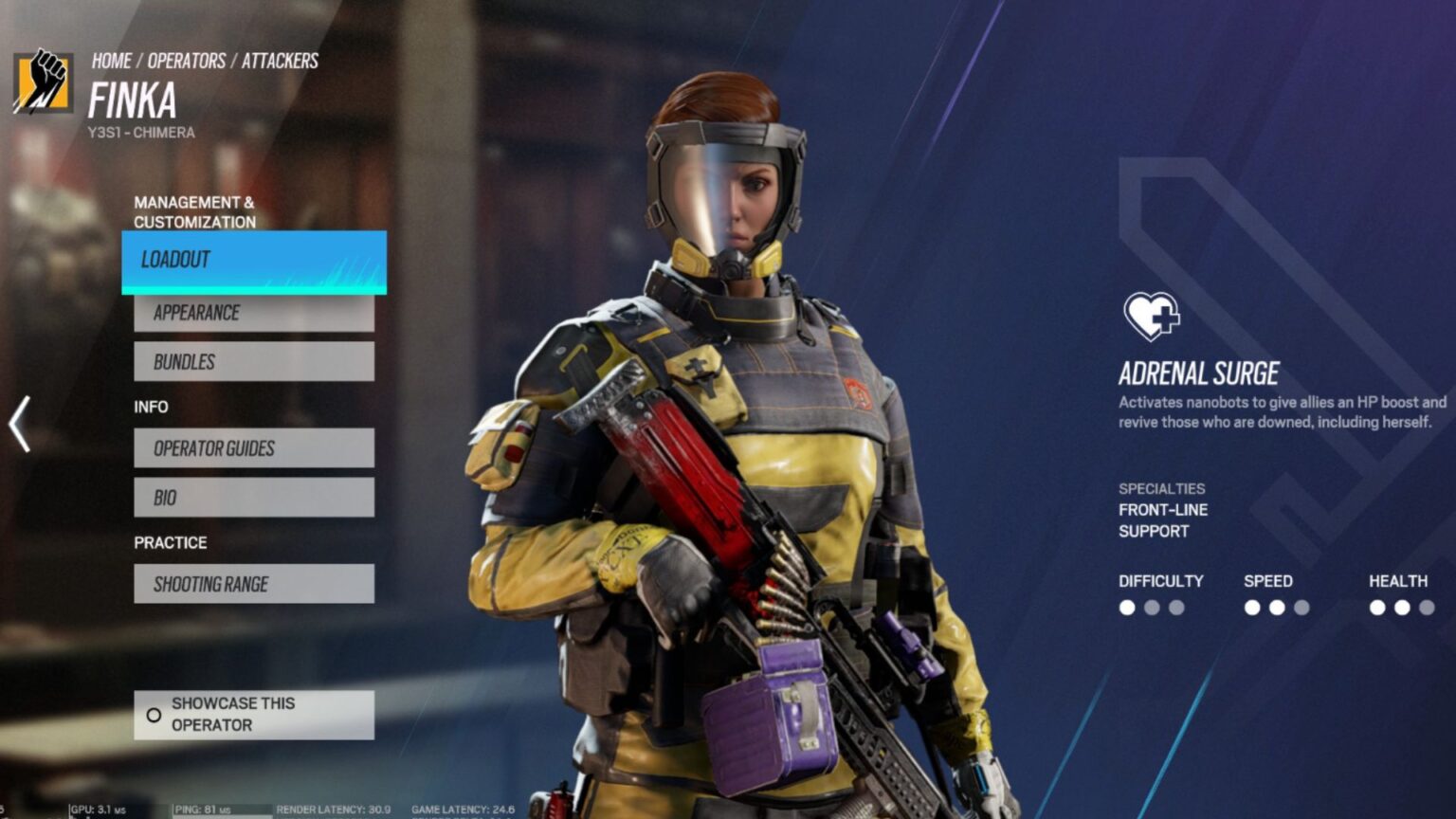Viewport: 1456px width, 819px height.
Task: Collapse the Management & Customization section
Action: point(195,210)
